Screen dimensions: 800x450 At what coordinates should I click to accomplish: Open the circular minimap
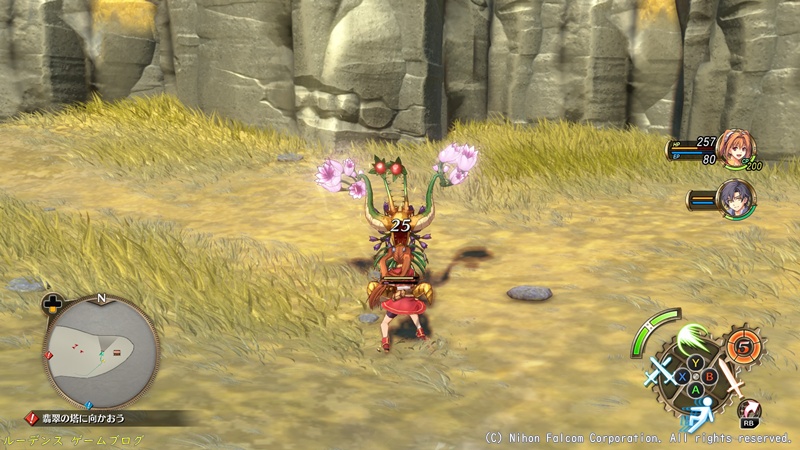point(101,348)
